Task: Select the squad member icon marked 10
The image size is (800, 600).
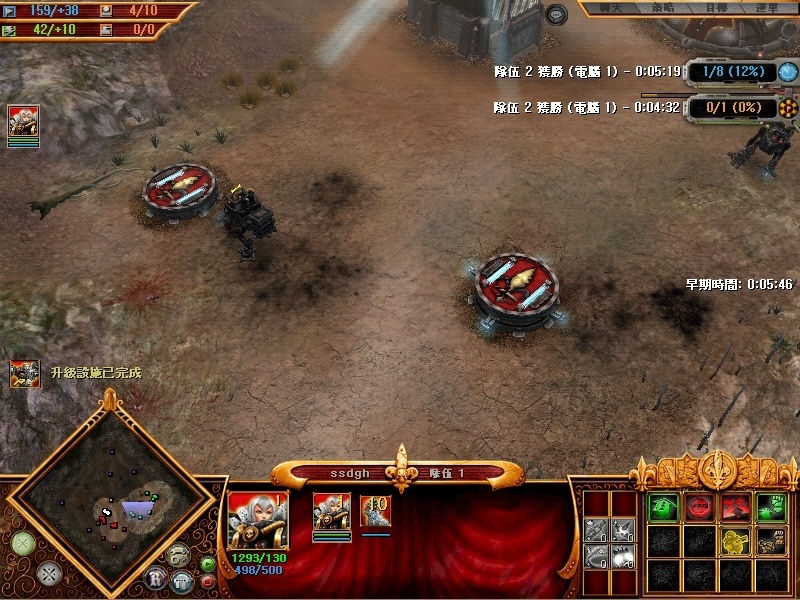Action: [x=375, y=510]
